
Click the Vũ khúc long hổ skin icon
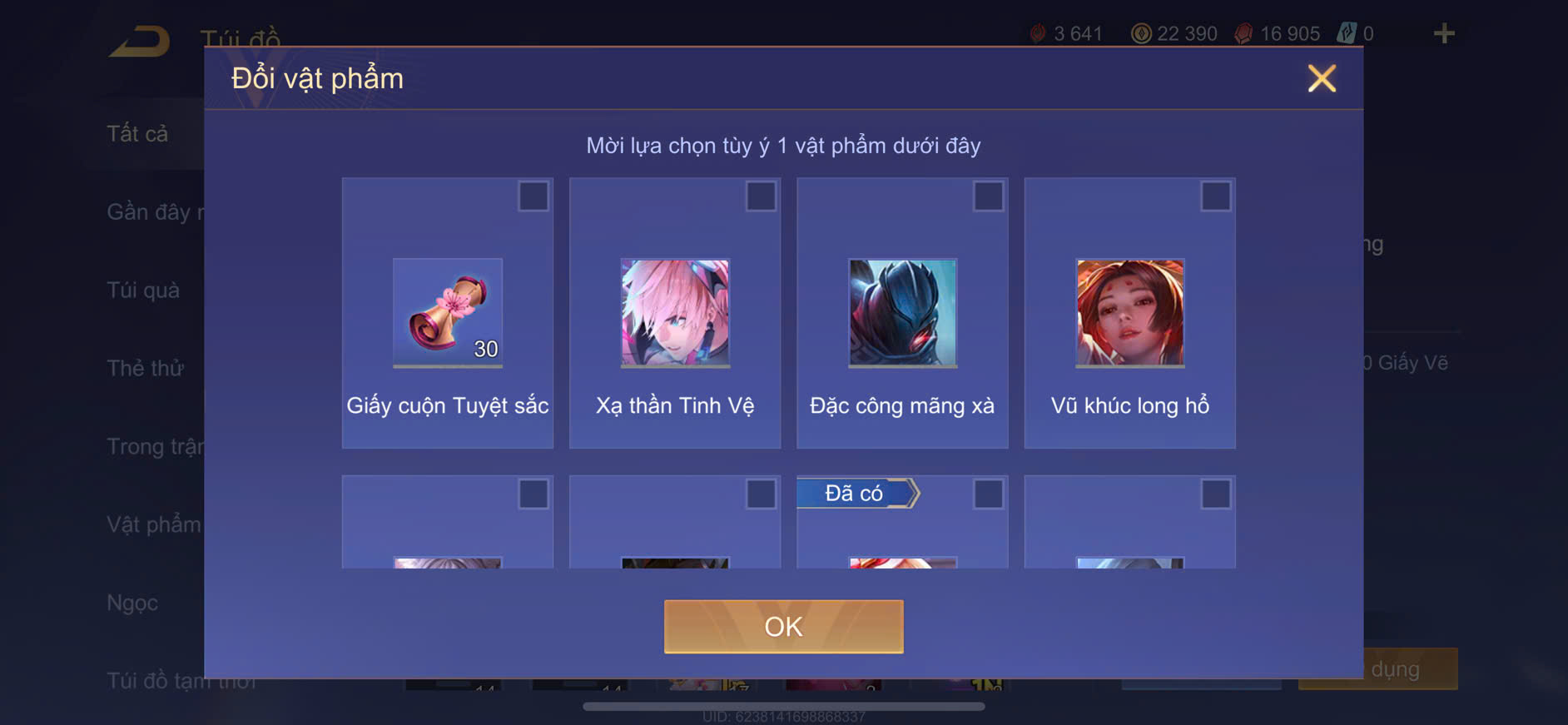point(1129,312)
